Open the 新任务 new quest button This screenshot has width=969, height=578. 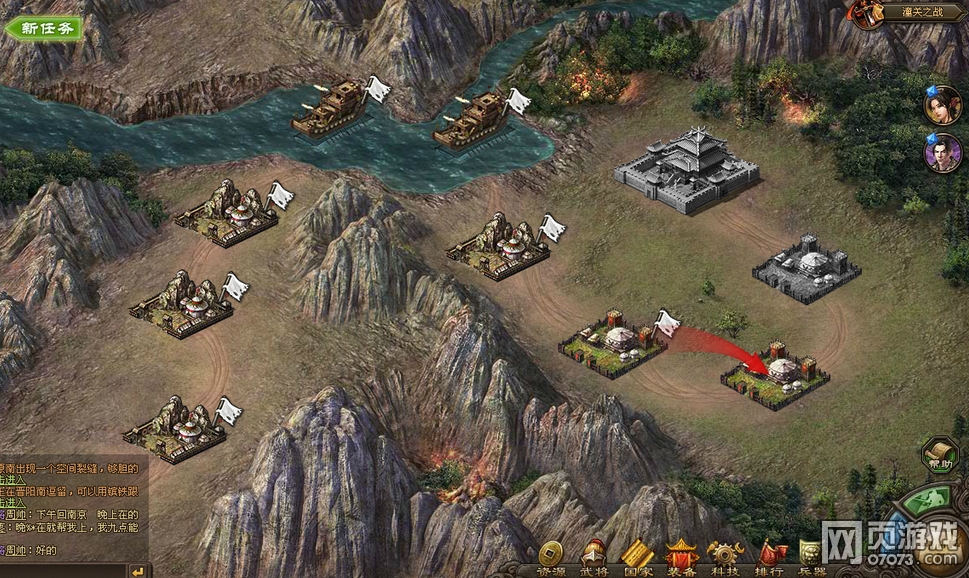(x=44, y=28)
